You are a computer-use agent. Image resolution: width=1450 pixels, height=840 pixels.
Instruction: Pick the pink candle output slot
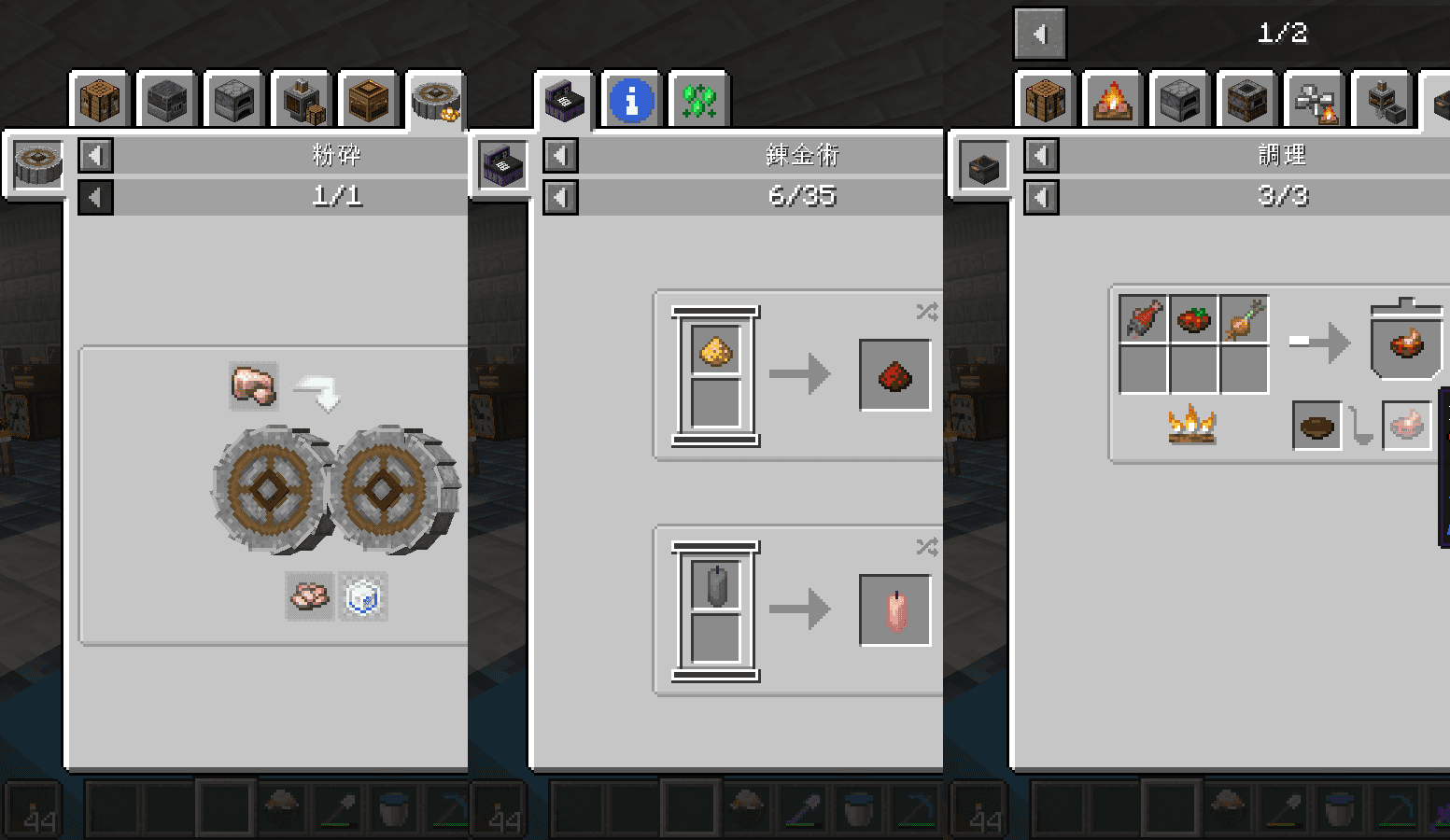pos(894,610)
